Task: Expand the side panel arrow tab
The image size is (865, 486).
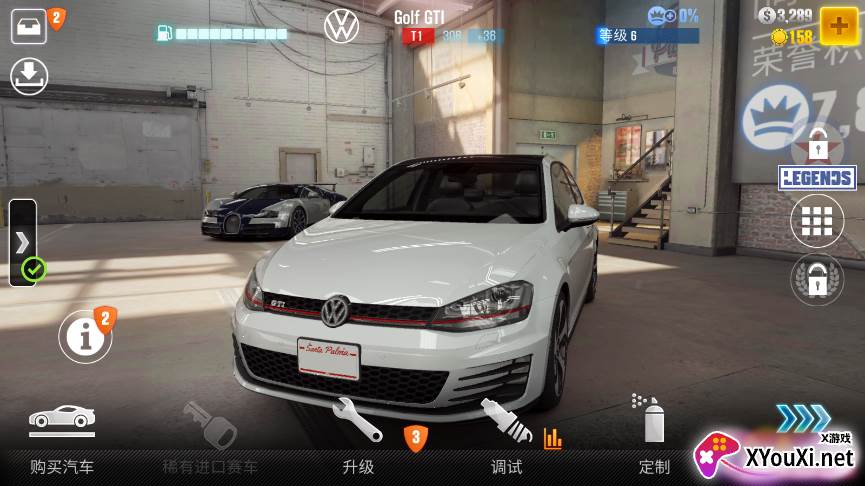Action: point(22,242)
